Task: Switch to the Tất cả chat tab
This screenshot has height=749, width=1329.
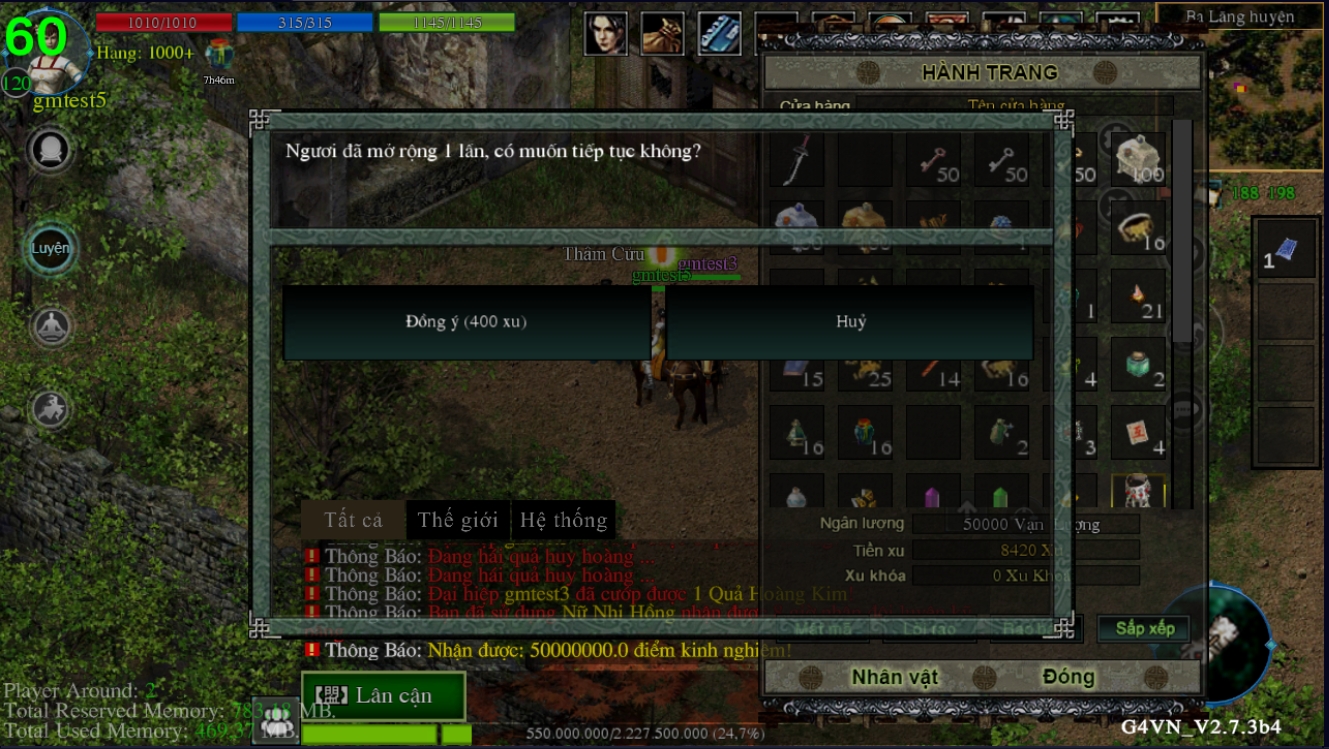Action: pos(353,520)
